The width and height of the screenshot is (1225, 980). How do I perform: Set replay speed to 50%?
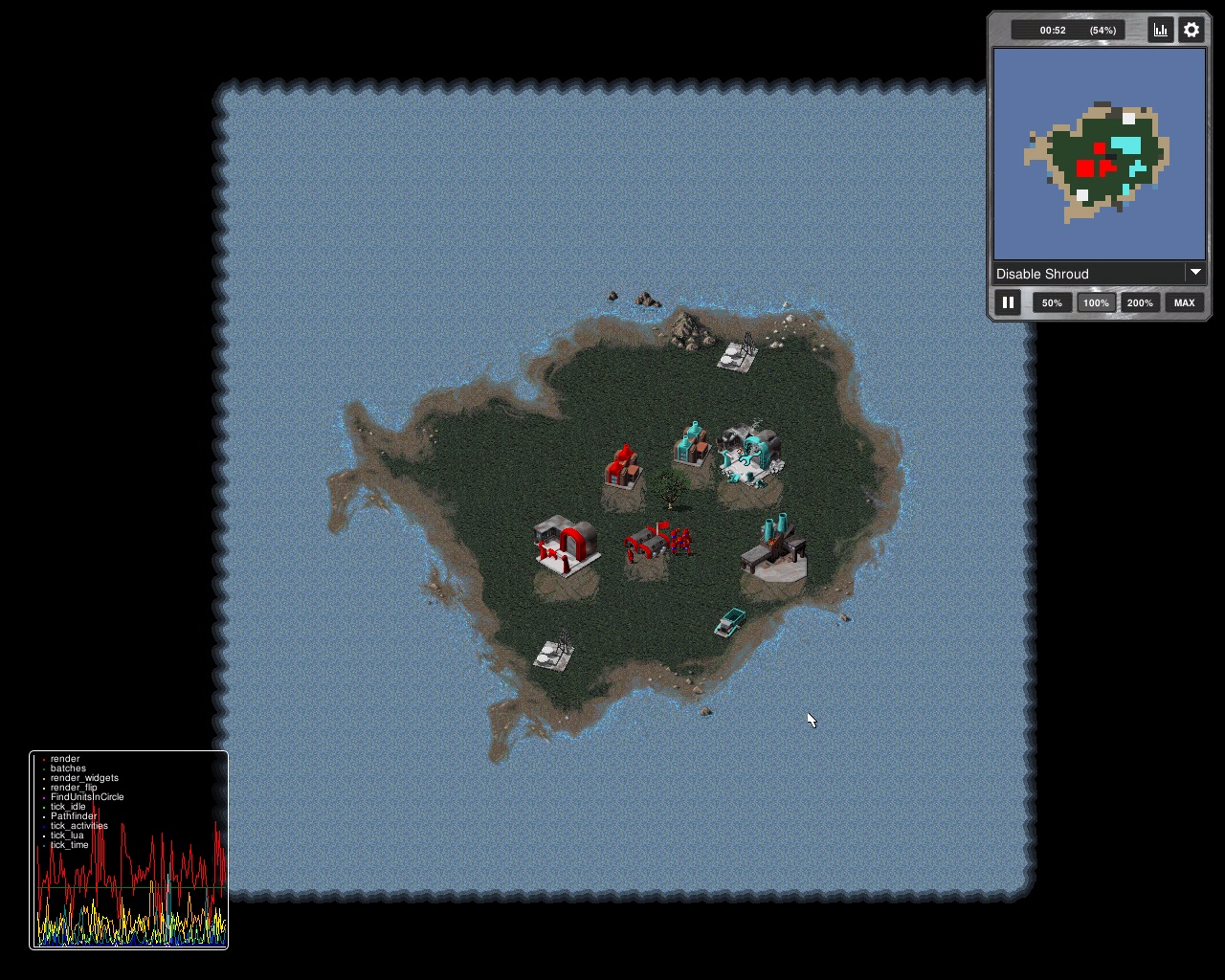1052,302
